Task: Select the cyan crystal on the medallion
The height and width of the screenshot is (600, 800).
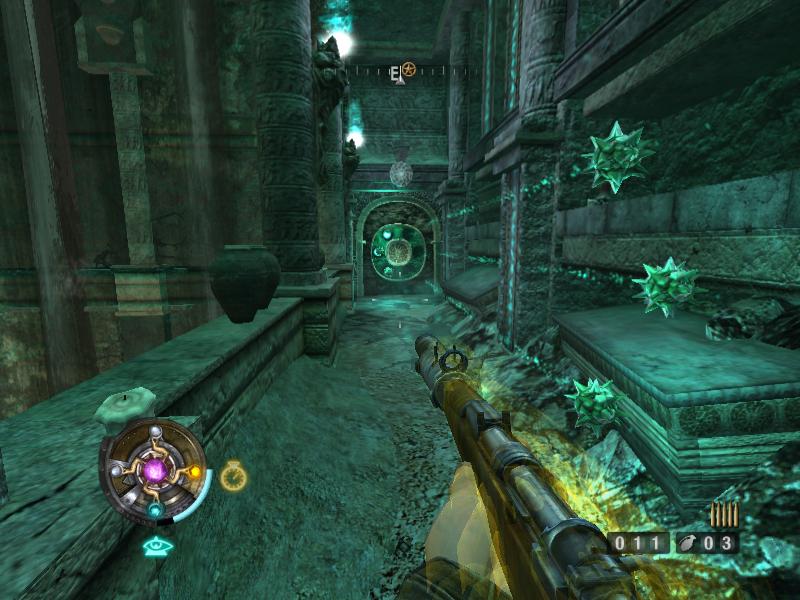Action: pyautogui.click(x=156, y=509)
